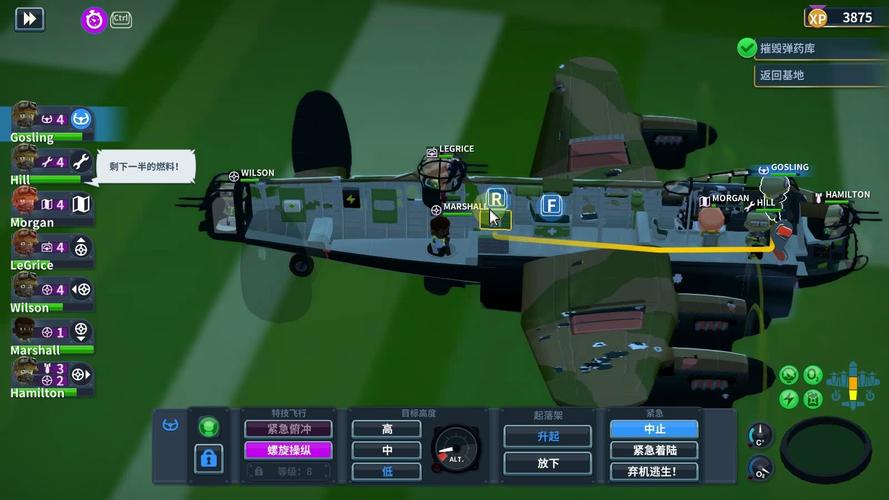Viewport: 889px width, 500px height.
Task: Set target altitude to 低
Action: click(387, 471)
